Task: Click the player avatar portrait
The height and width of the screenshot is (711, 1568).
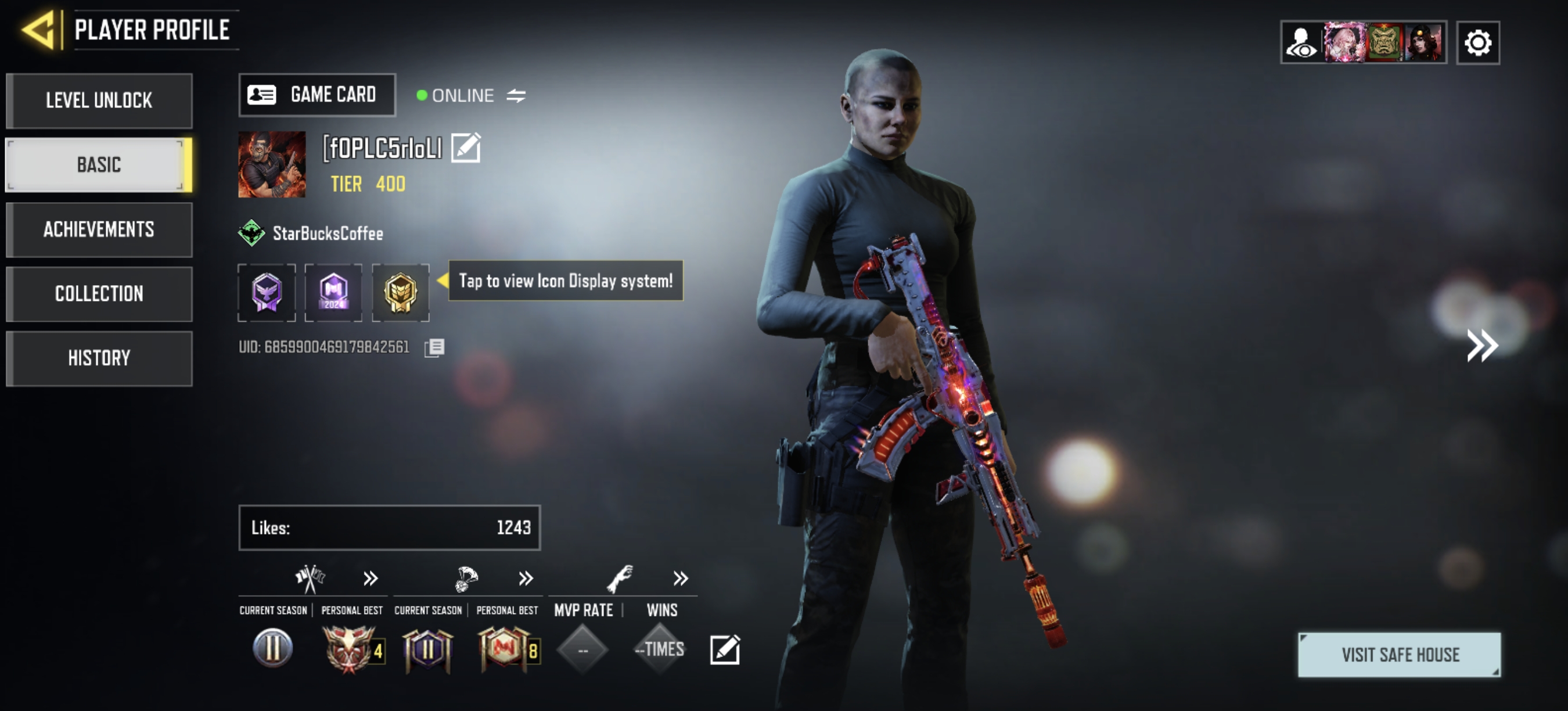Action: (x=271, y=164)
